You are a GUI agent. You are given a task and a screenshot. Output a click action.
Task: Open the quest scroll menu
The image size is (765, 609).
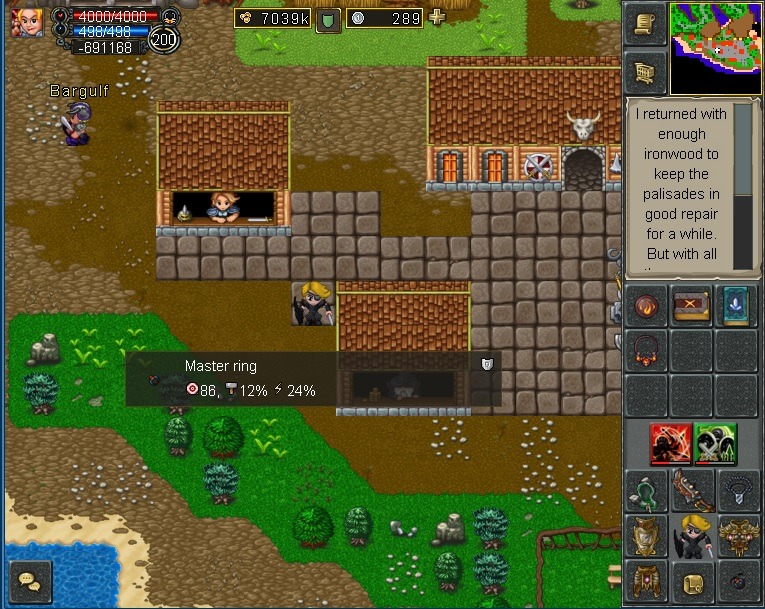pyautogui.click(x=645, y=25)
